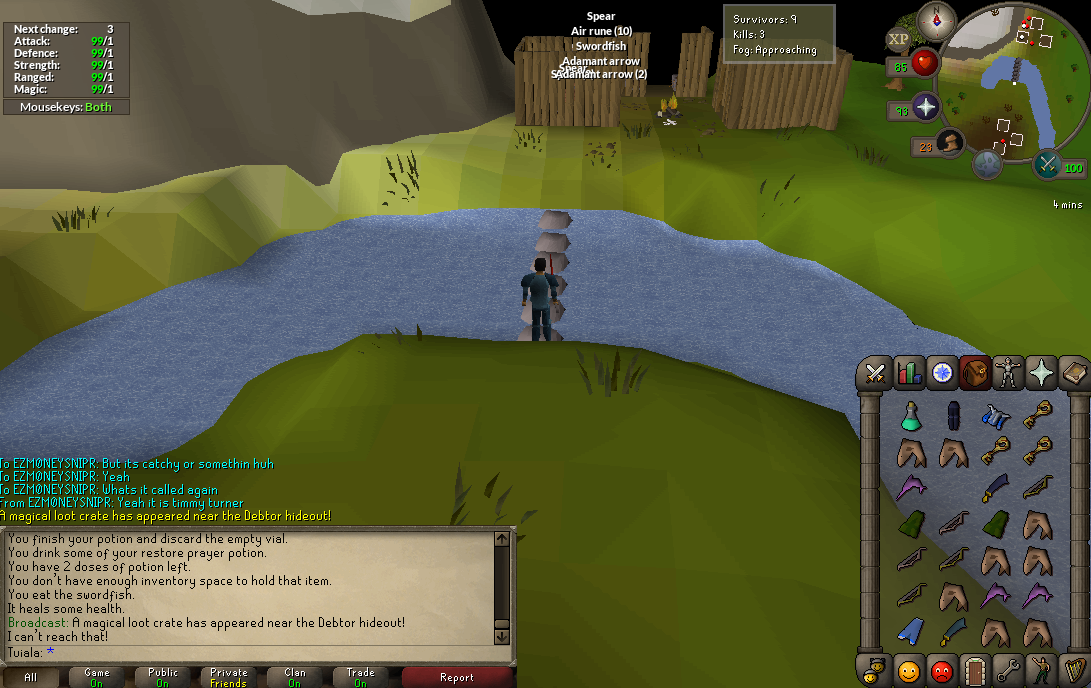Open the Friends List tab
This screenshot has height=688, width=1091.
pos(909,670)
